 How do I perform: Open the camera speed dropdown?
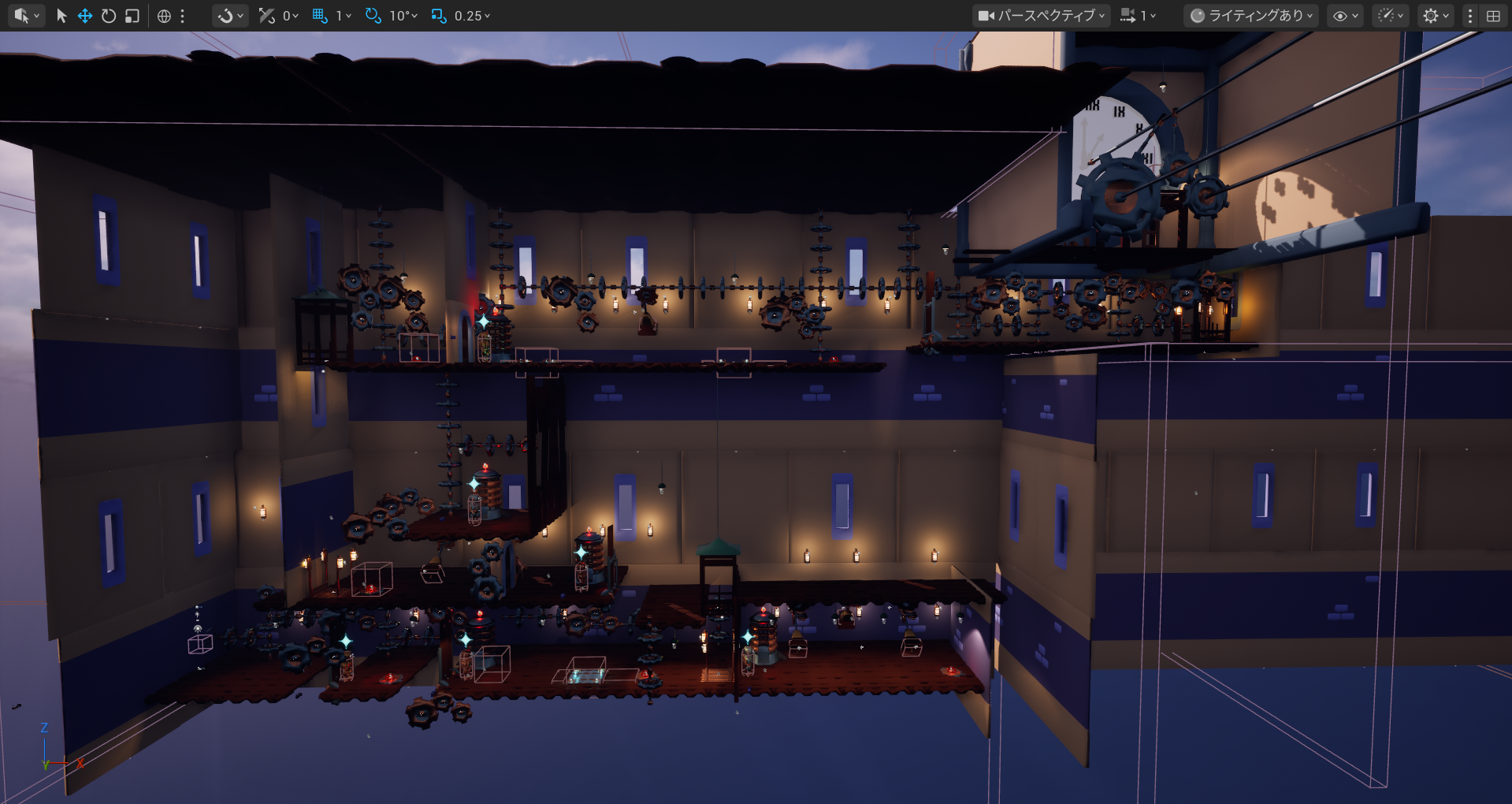click(x=1138, y=16)
